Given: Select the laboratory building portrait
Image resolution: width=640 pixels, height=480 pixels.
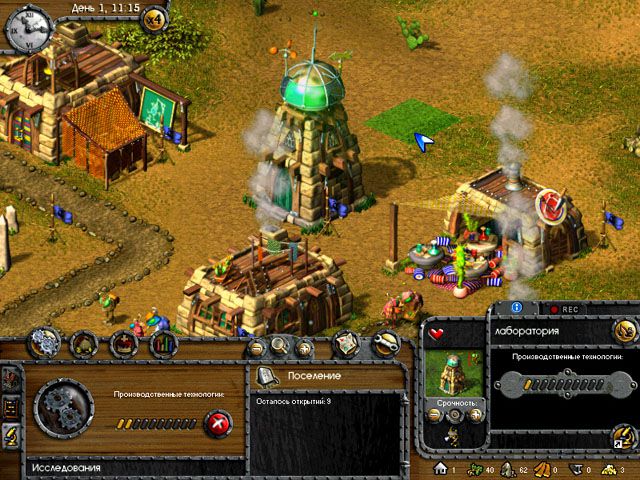Looking at the screenshot, I should (450, 370).
